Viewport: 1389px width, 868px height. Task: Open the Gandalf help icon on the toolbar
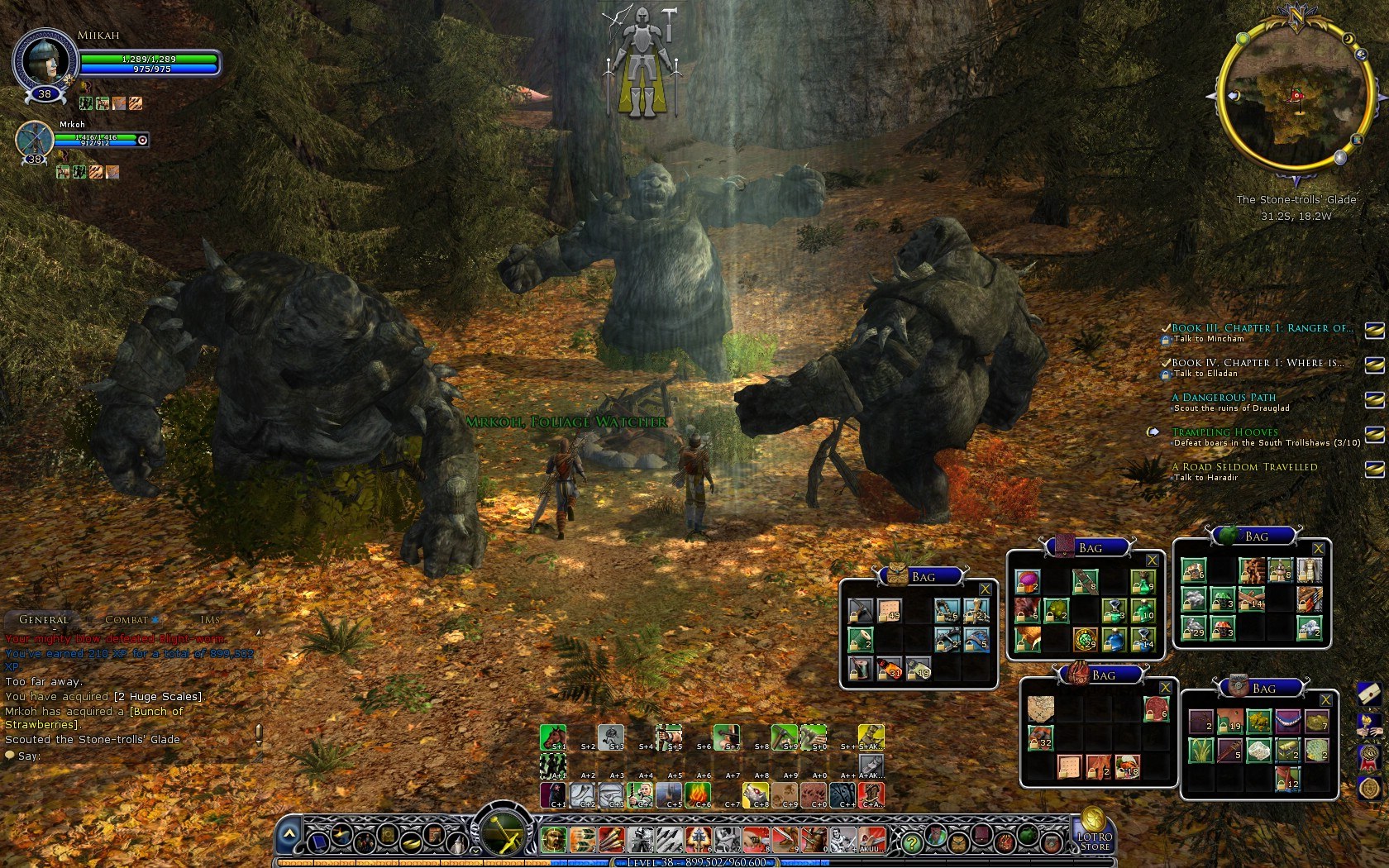(460, 844)
